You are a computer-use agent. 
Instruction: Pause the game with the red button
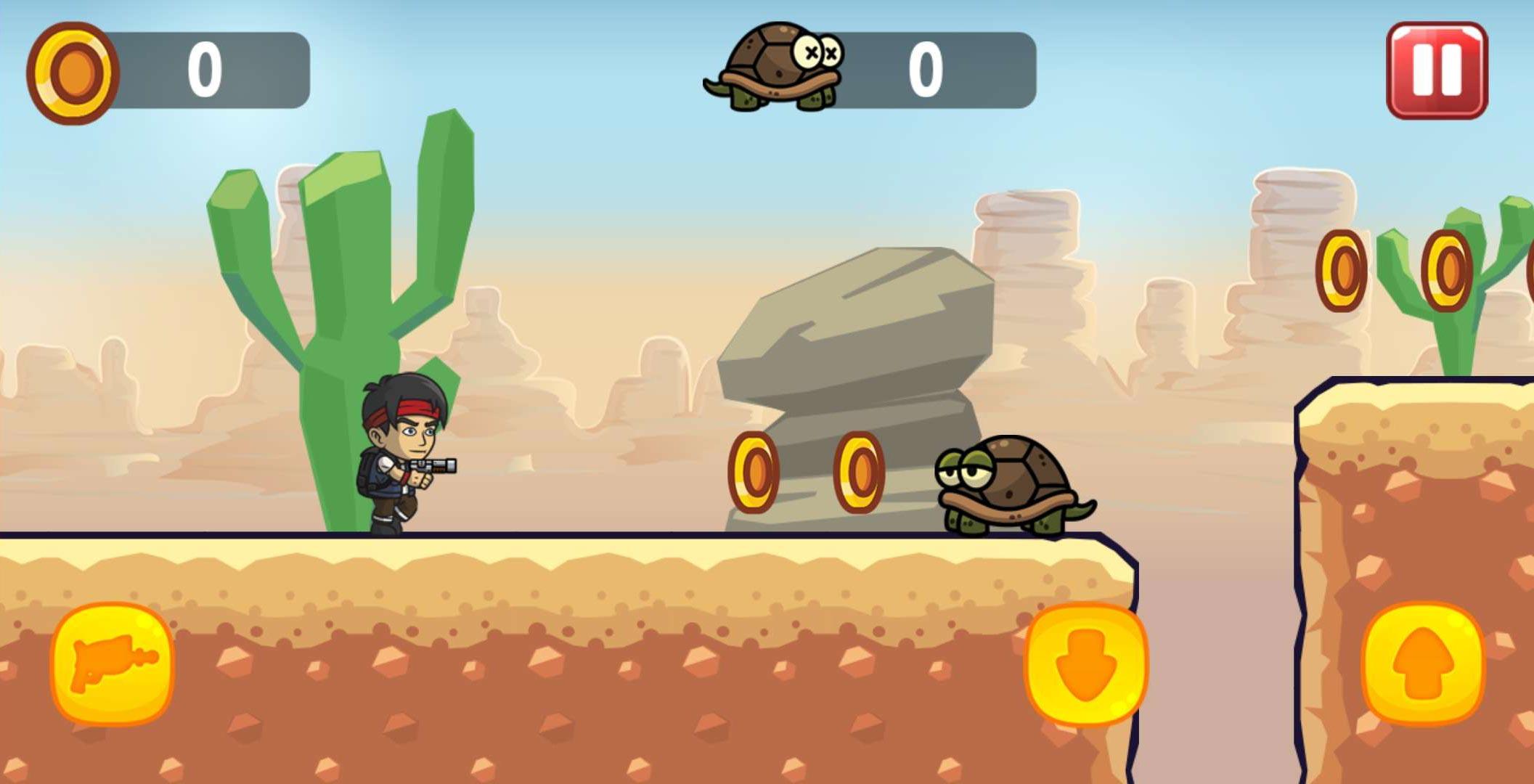point(1436,70)
